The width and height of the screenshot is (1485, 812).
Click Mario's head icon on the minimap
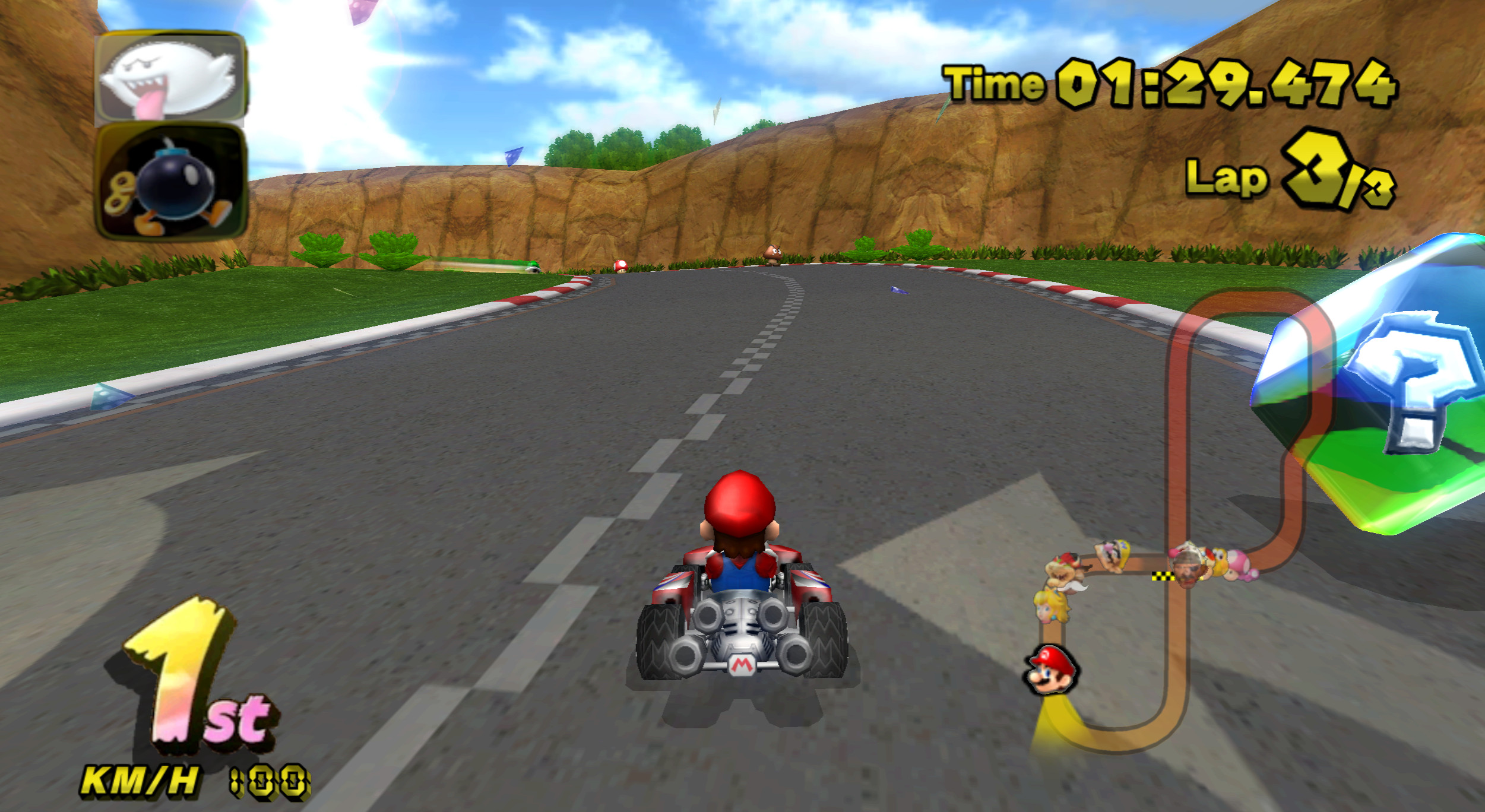(1050, 672)
